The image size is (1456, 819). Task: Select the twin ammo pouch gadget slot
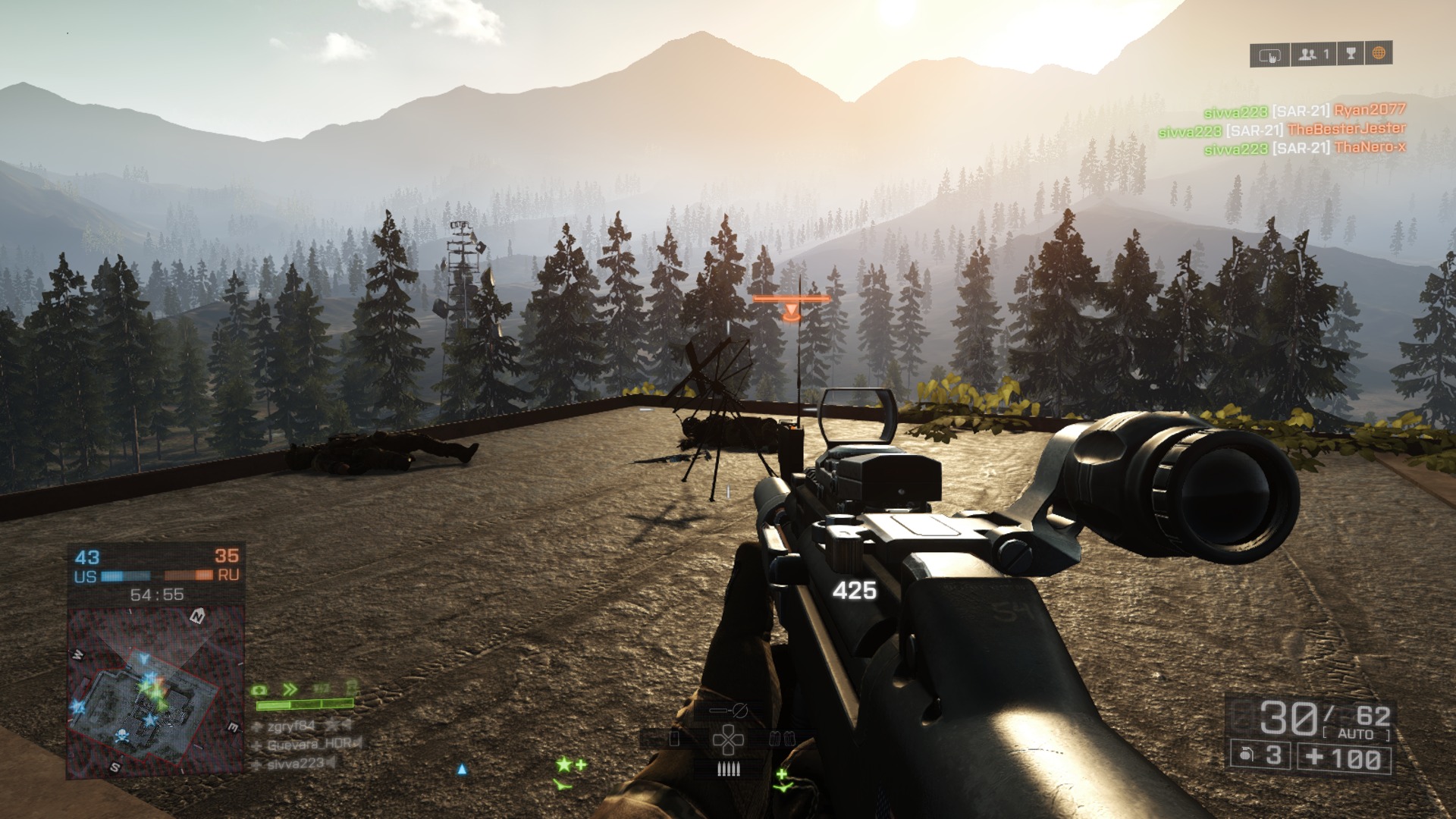(780, 739)
